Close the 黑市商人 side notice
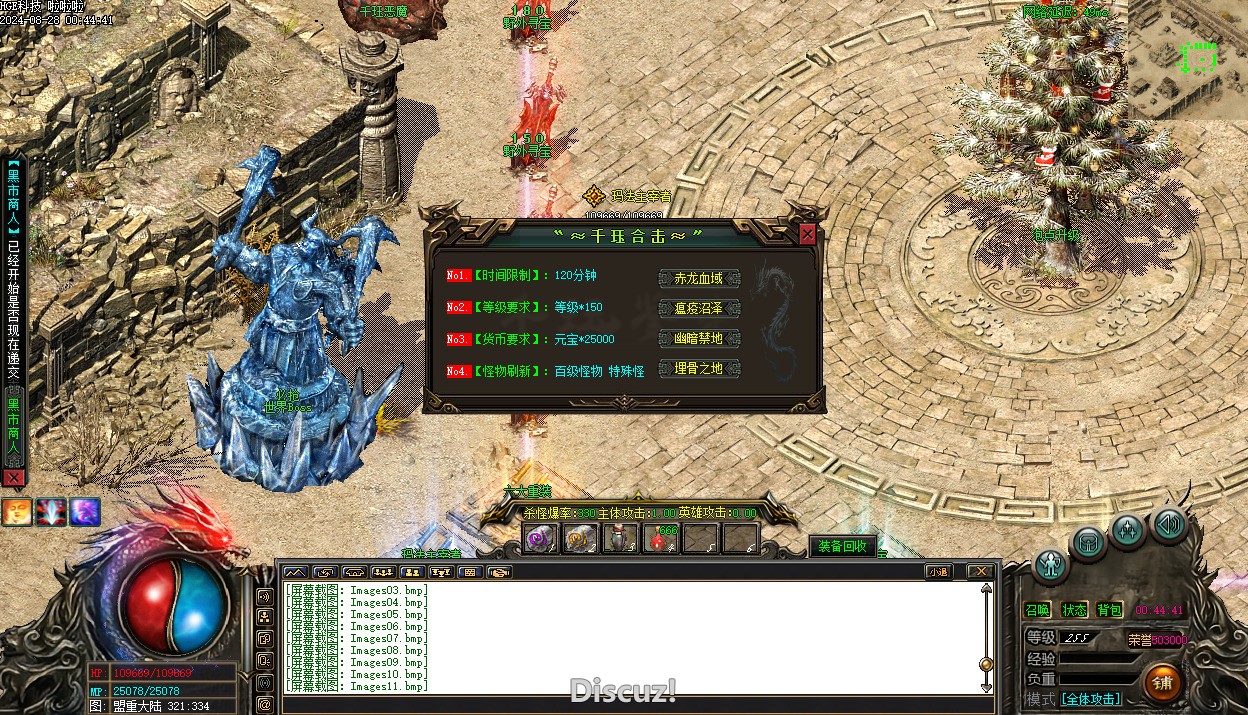The width and height of the screenshot is (1248, 715). click(x=13, y=478)
